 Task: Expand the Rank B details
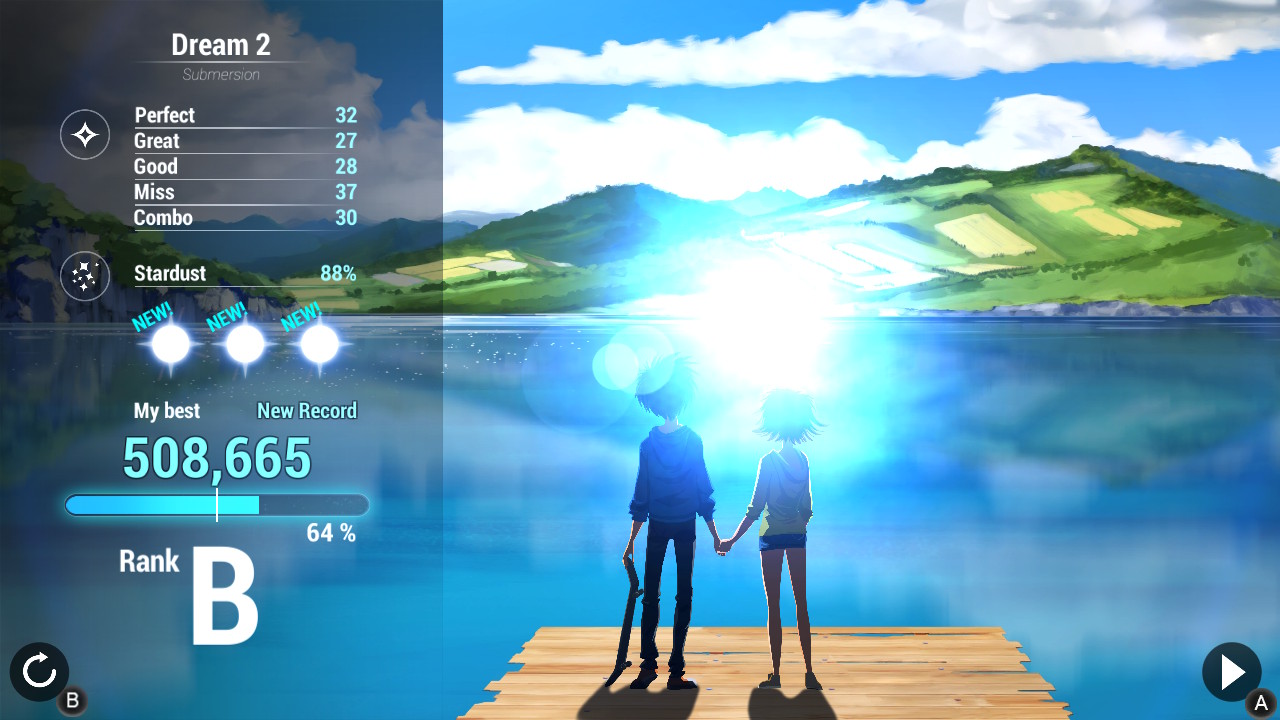(195, 580)
